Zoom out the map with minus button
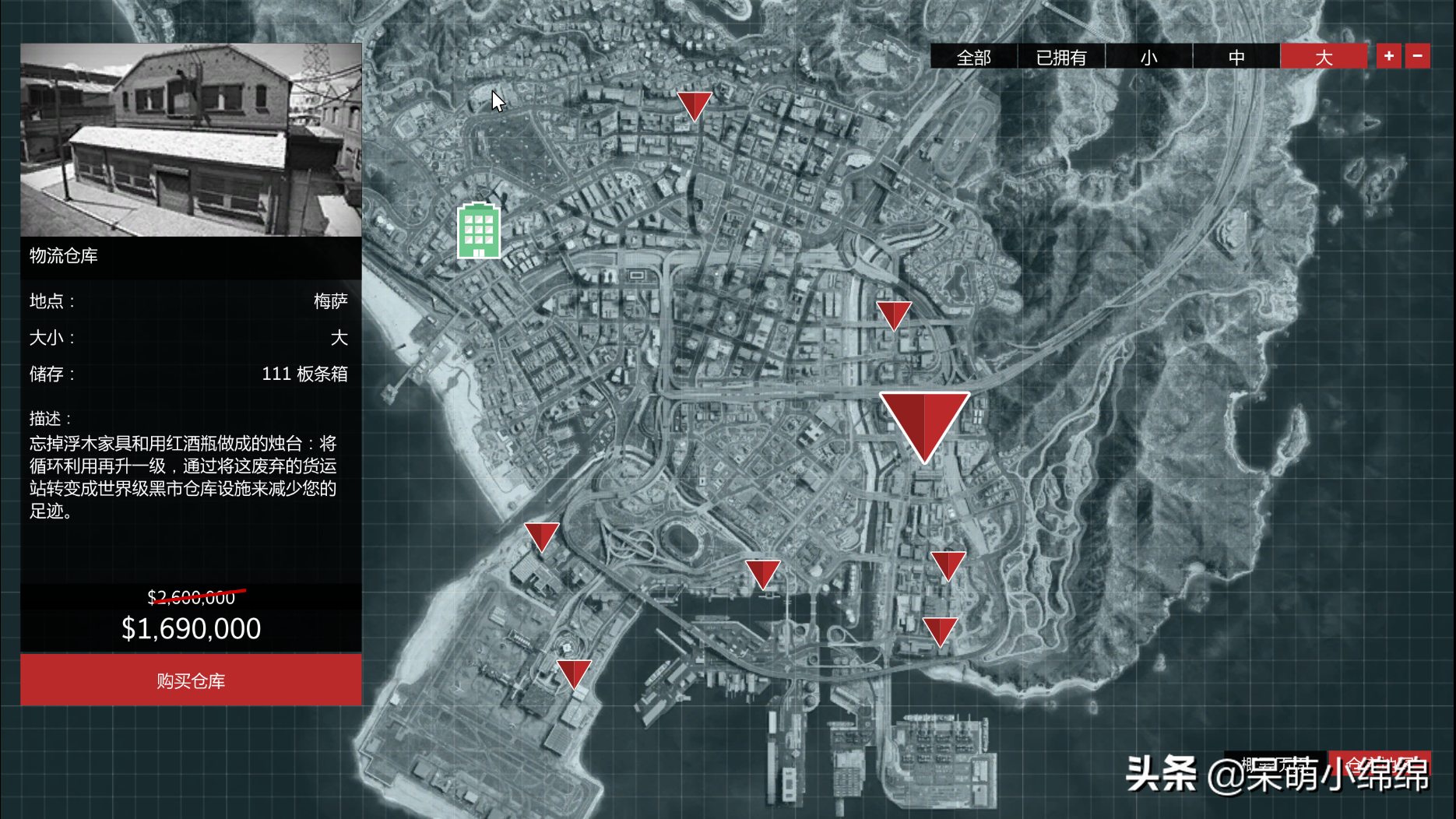This screenshot has height=819, width=1456. point(1417,56)
